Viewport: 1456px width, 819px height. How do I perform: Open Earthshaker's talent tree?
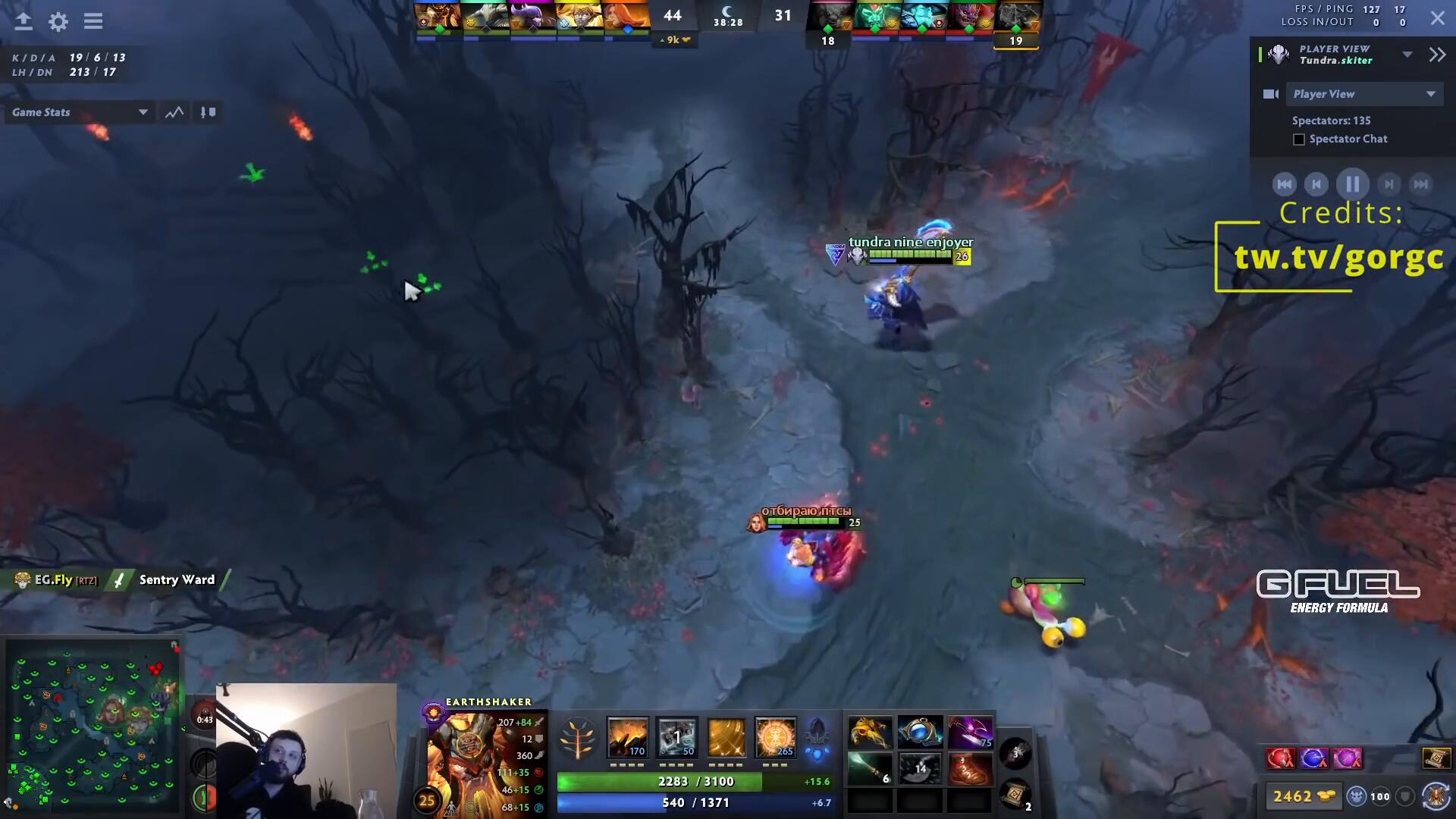577,739
